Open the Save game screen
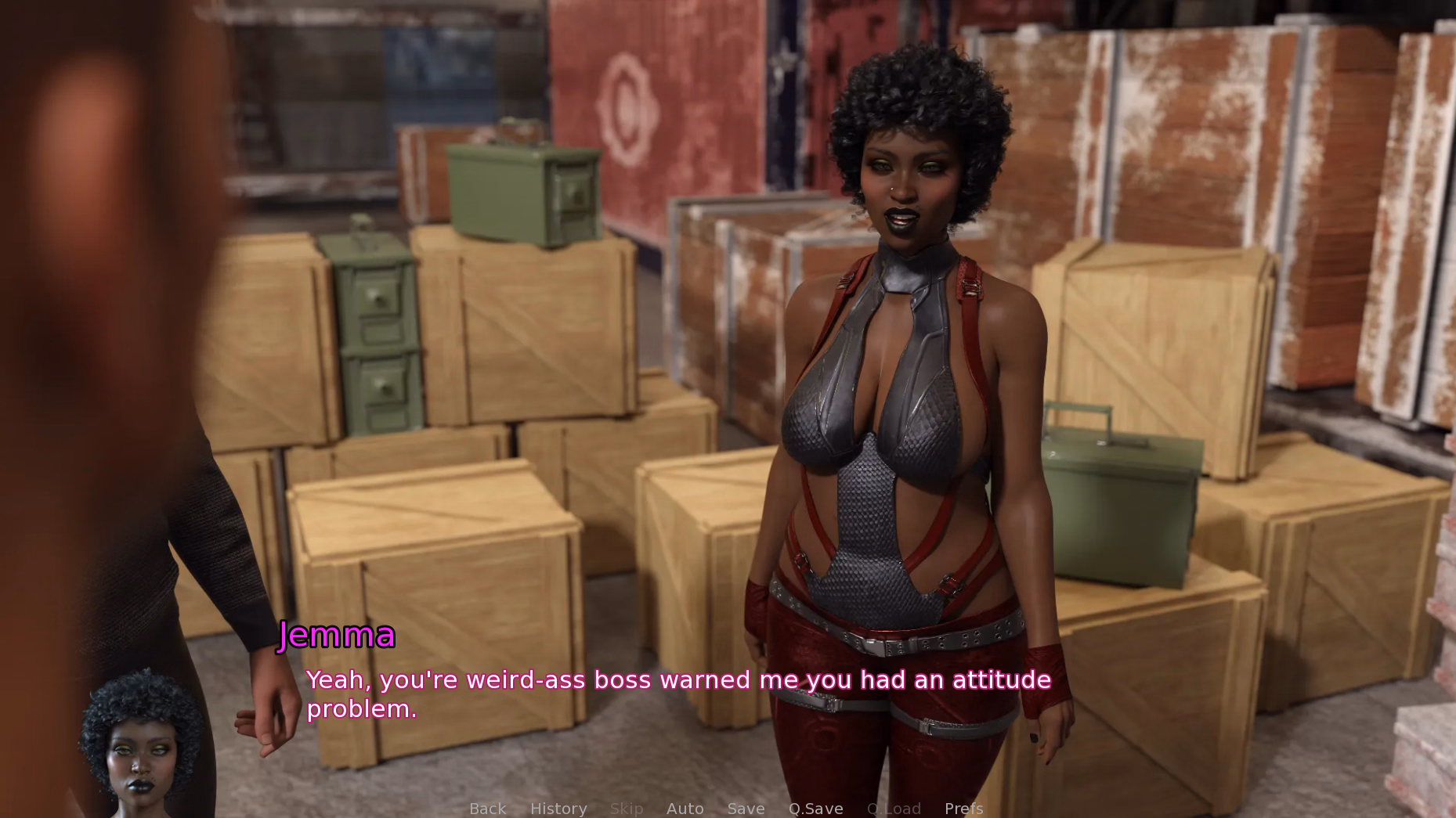The width and height of the screenshot is (1456, 818). pyautogui.click(x=746, y=809)
